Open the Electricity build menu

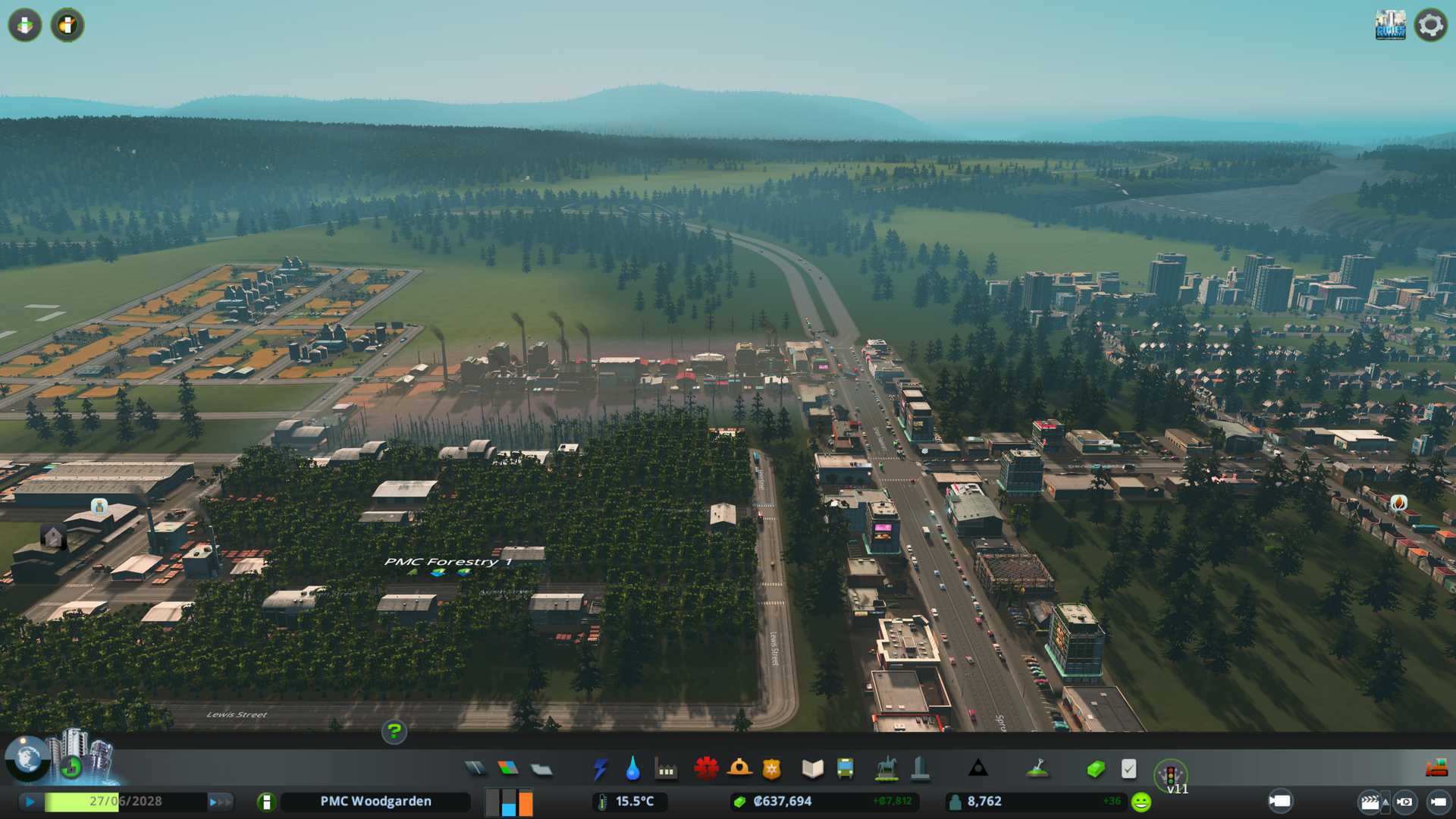pyautogui.click(x=600, y=769)
